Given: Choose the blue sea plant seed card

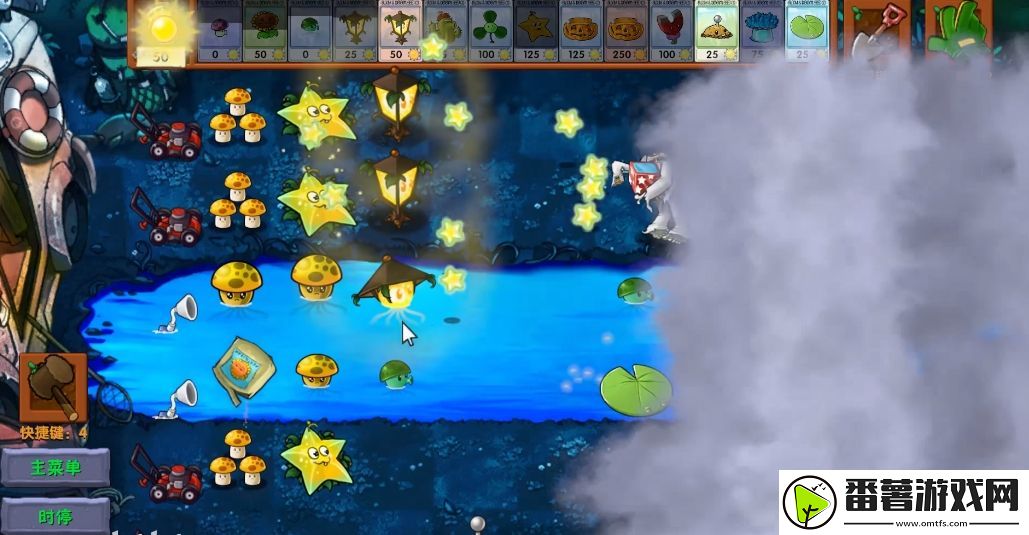Looking at the screenshot, I should 761,33.
